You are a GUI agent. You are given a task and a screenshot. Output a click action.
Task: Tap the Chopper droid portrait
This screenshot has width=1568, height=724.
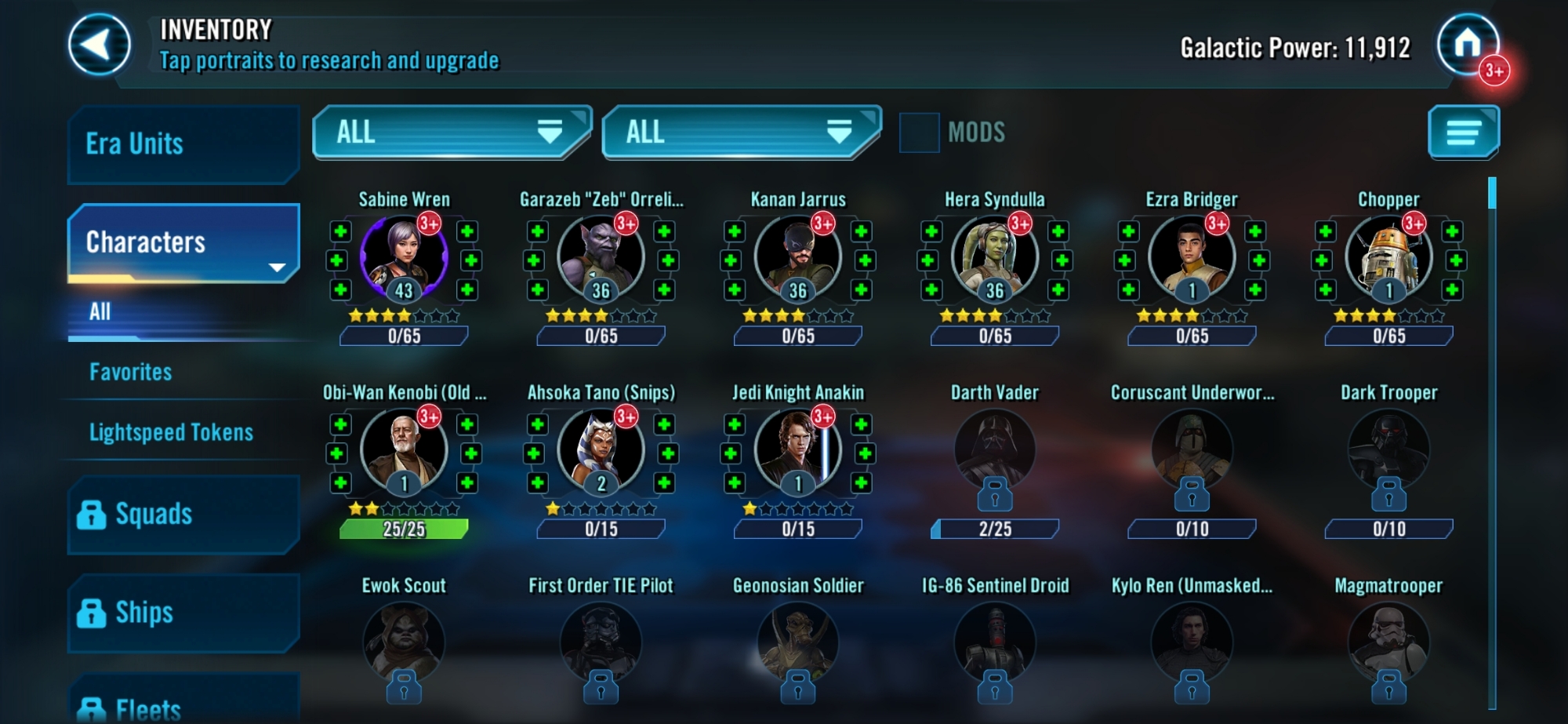(1388, 257)
